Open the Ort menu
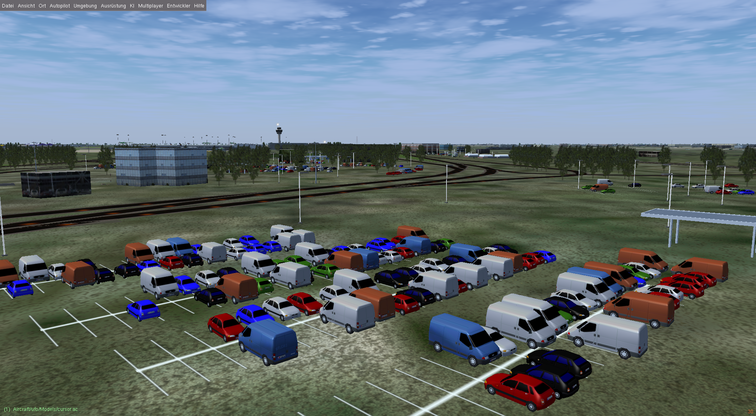 (42, 5)
